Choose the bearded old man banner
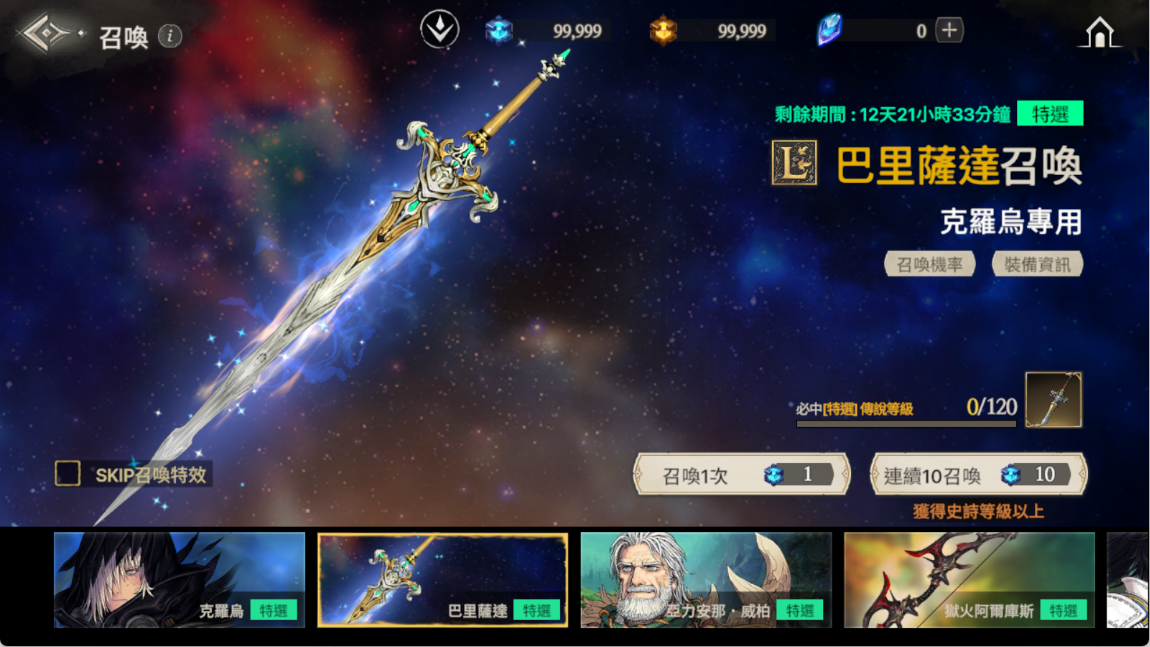Image resolution: width=1150 pixels, height=647 pixels. pyautogui.click(x=706, y=580)
